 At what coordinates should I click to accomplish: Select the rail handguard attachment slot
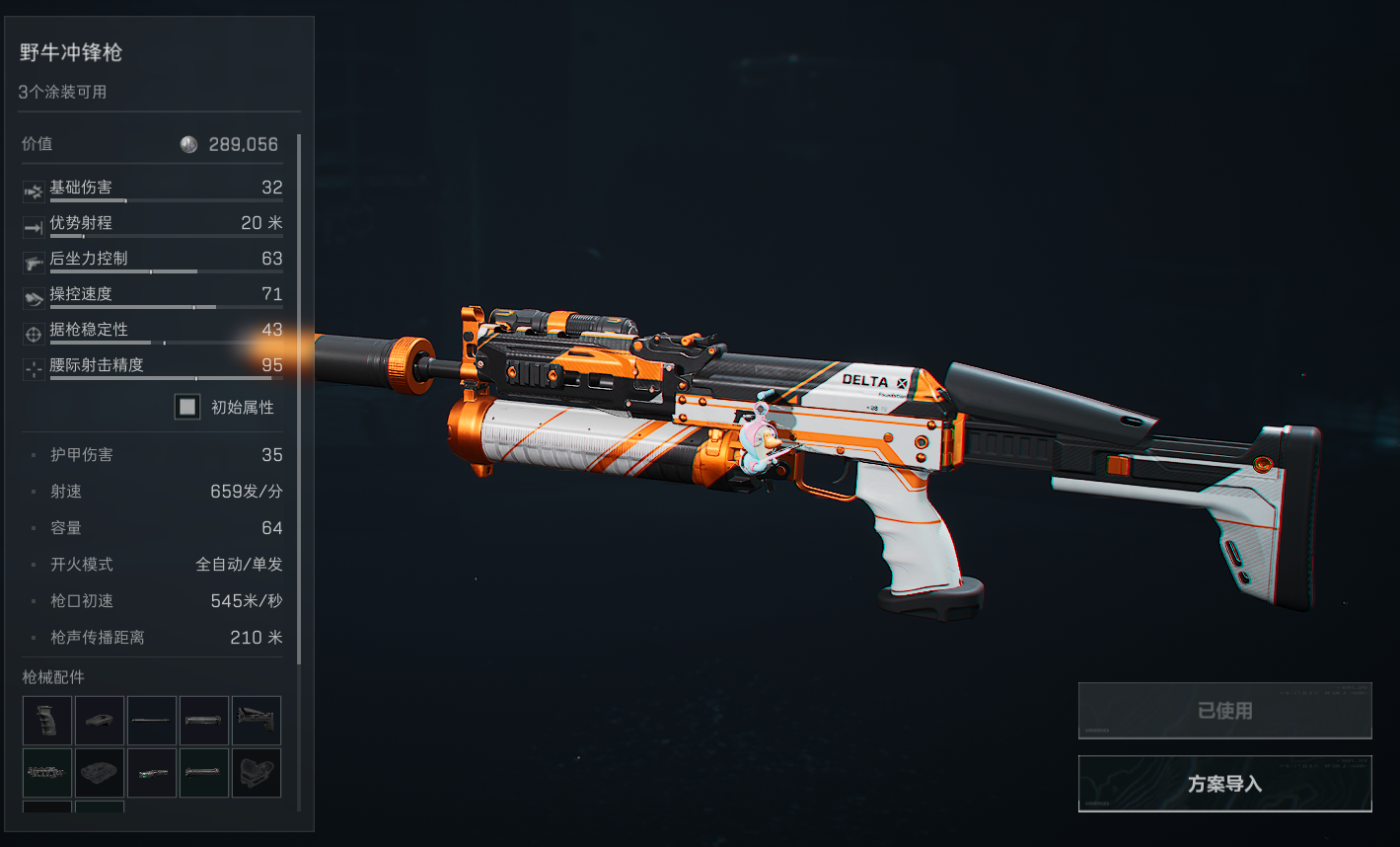pyautogui.click(x=47, y=773)
